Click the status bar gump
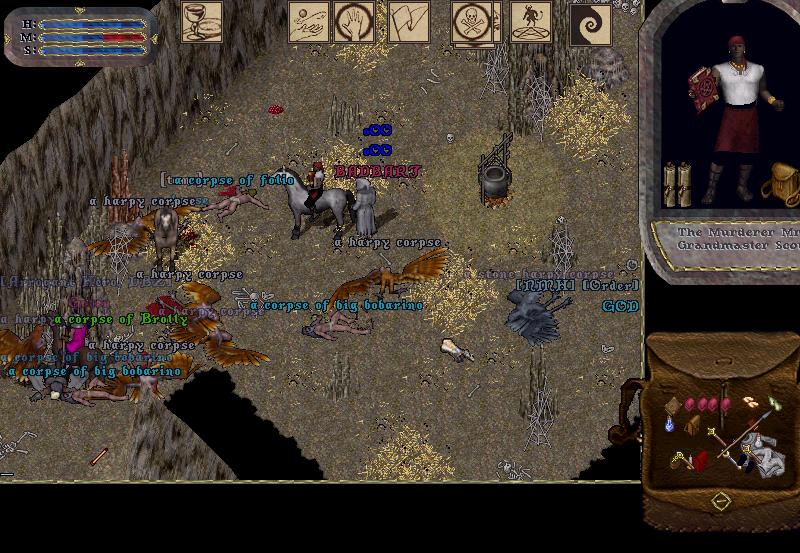Viewport: 800px width, 553px height. (x=82, y=37)
